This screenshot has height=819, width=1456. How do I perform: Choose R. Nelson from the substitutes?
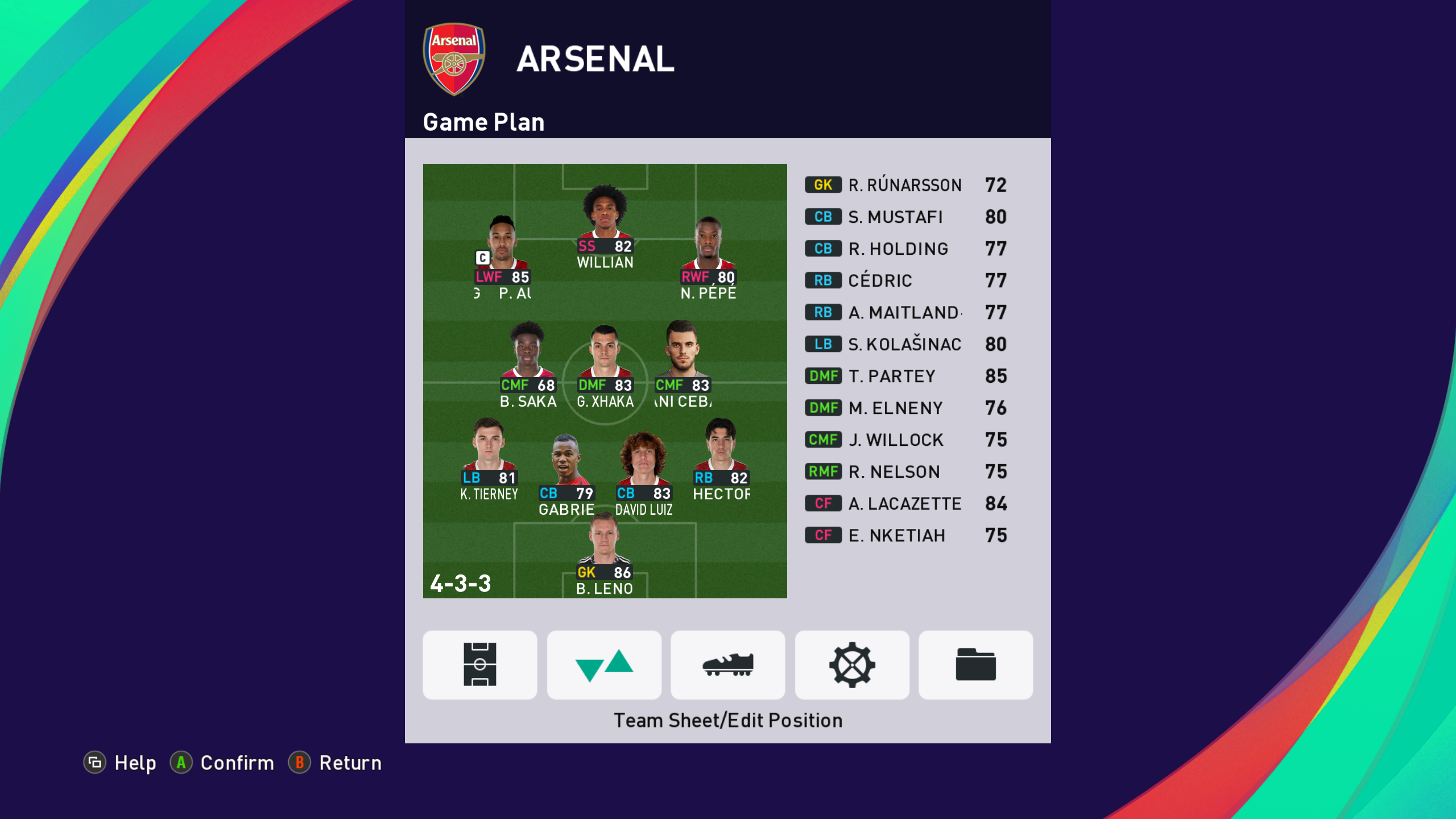(x=905, y=471)
